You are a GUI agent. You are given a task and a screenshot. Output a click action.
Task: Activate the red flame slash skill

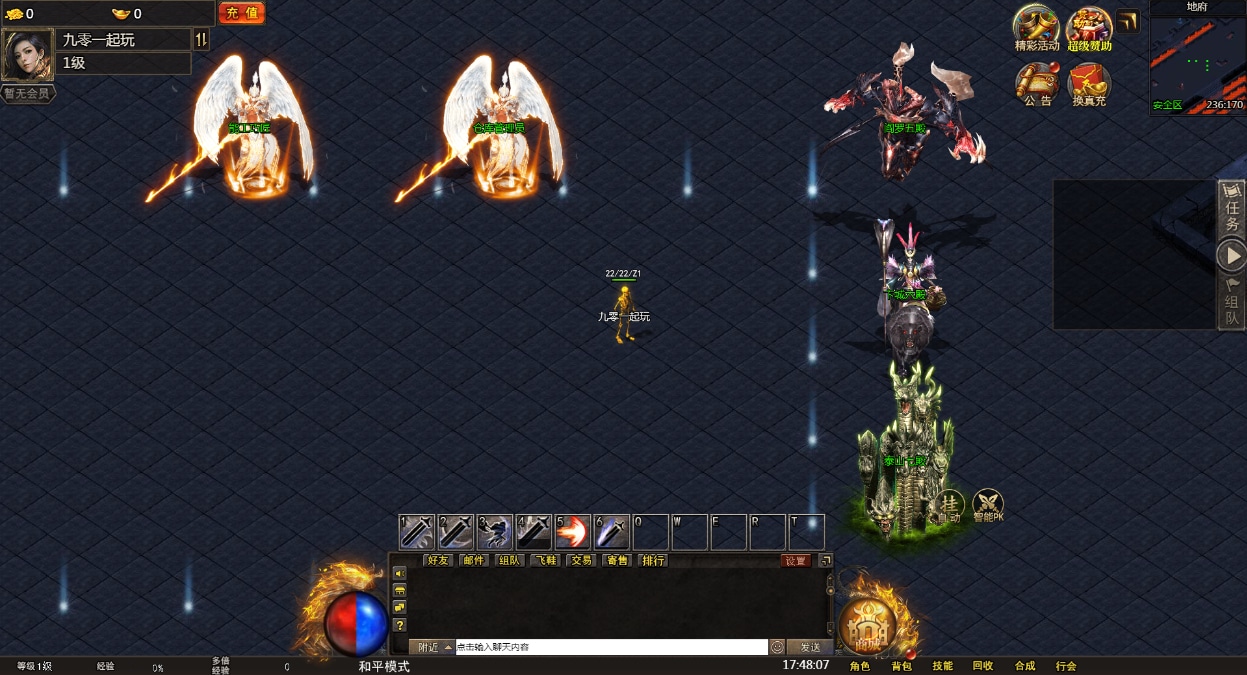[572, 532]
